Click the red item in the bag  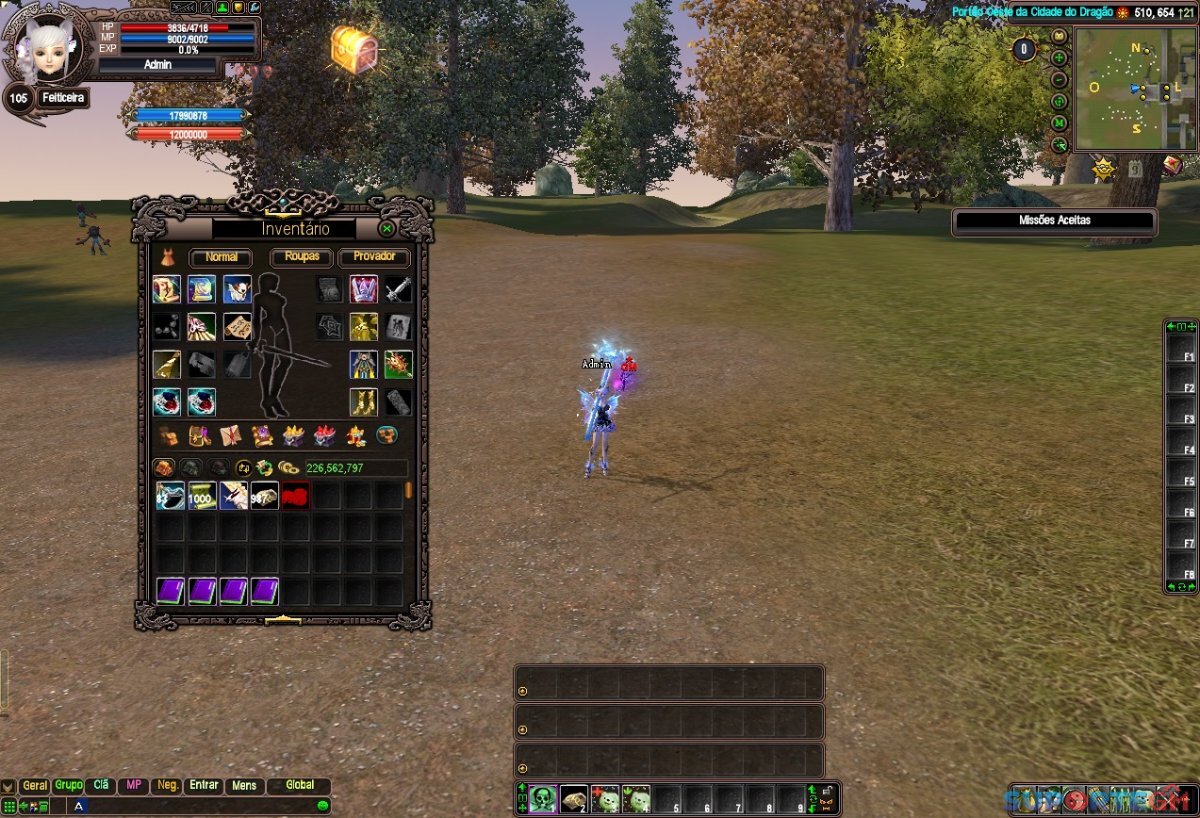(294, 495)
